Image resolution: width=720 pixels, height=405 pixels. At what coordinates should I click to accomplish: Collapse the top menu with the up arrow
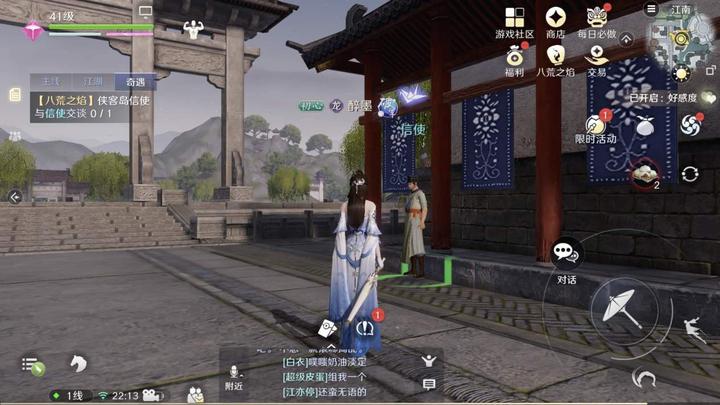pos(627,38)
